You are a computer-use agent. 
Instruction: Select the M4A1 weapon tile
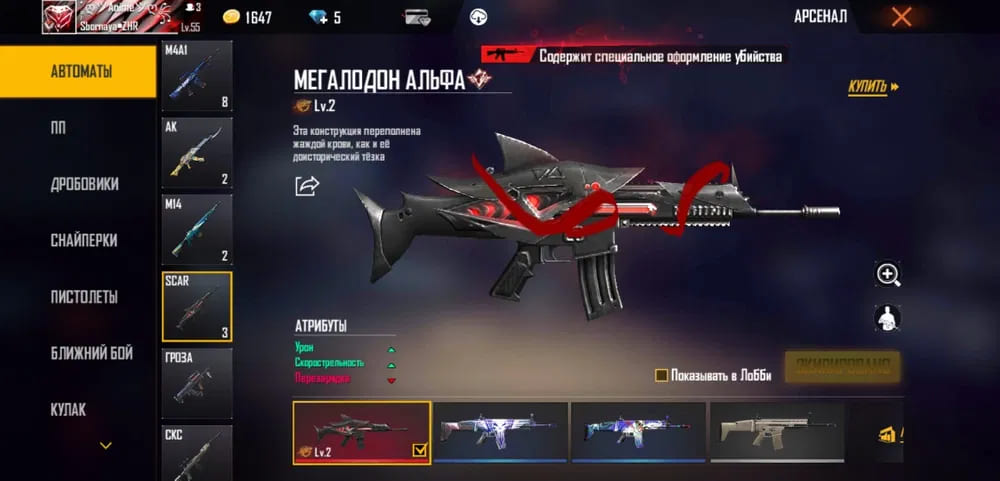click(x=197, y=75)
